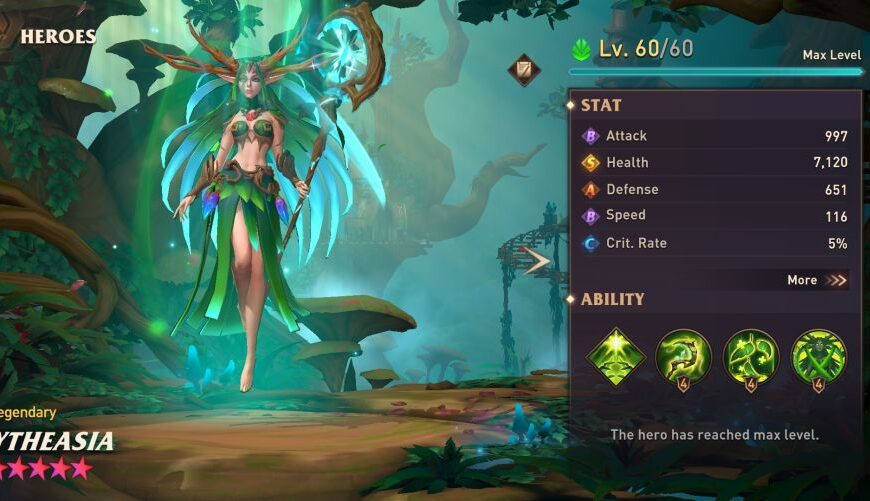Return via the HEROES title

58,37
